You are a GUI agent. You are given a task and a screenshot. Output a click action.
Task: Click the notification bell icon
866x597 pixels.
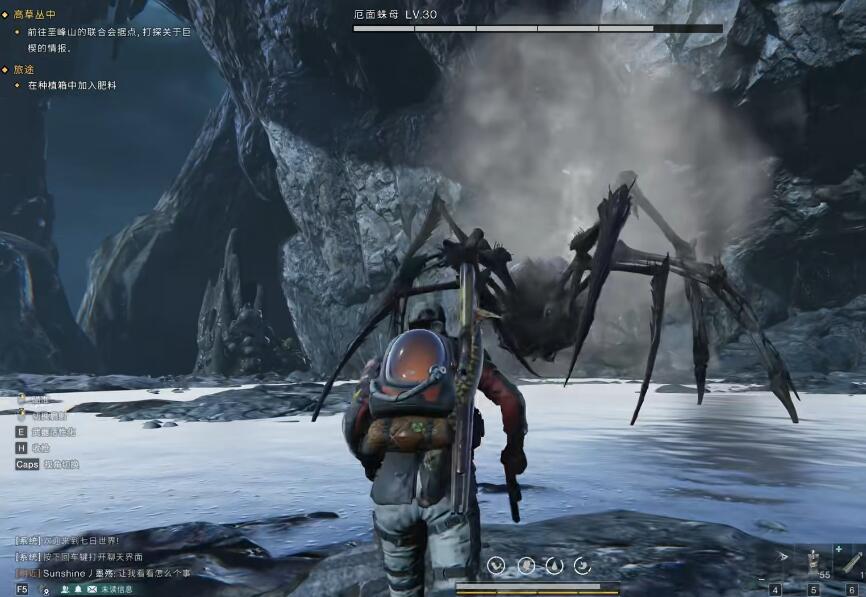point(78,589)
